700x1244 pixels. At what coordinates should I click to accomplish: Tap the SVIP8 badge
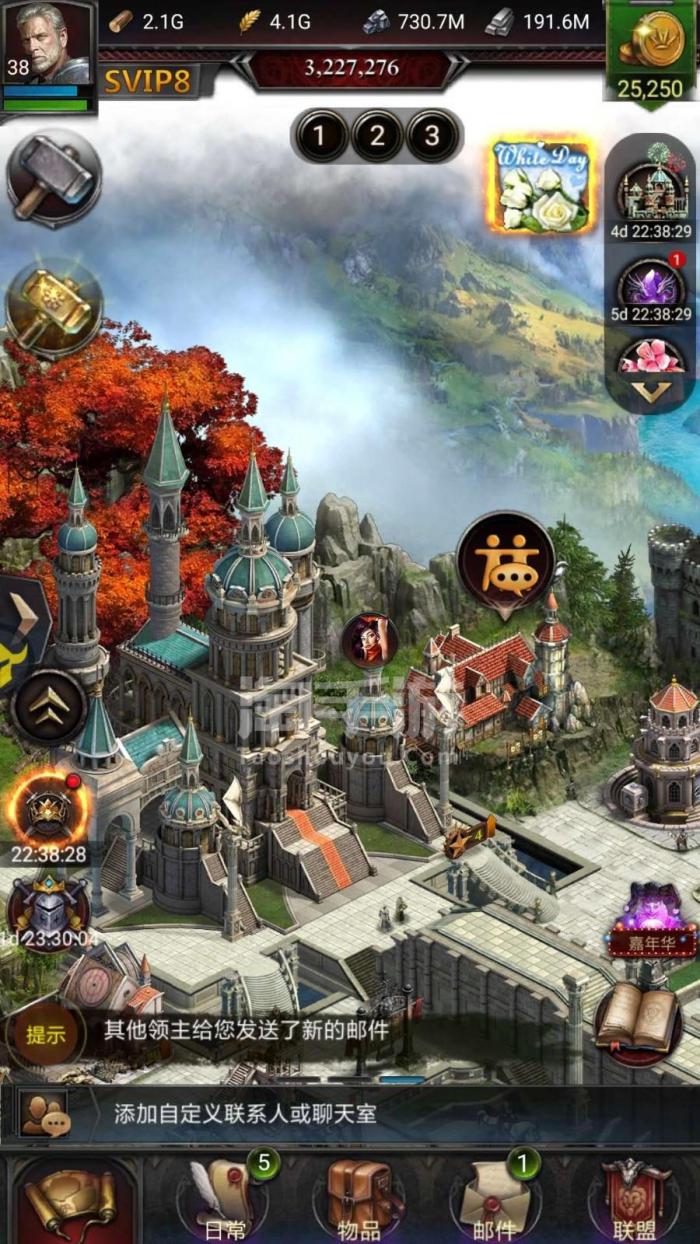tap(147, 81)
